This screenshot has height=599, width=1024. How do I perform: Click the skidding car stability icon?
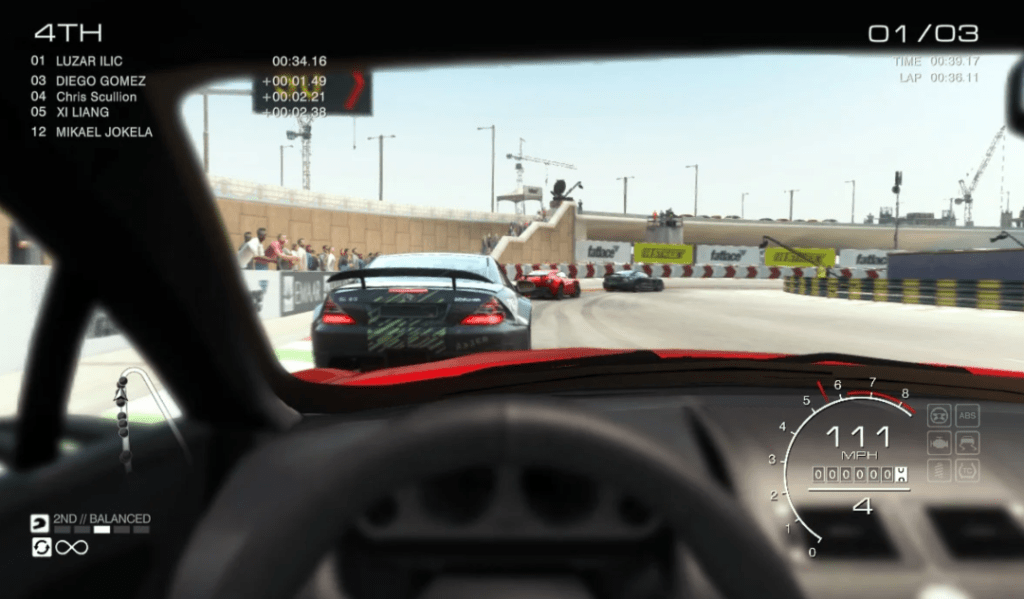point(966,442)
